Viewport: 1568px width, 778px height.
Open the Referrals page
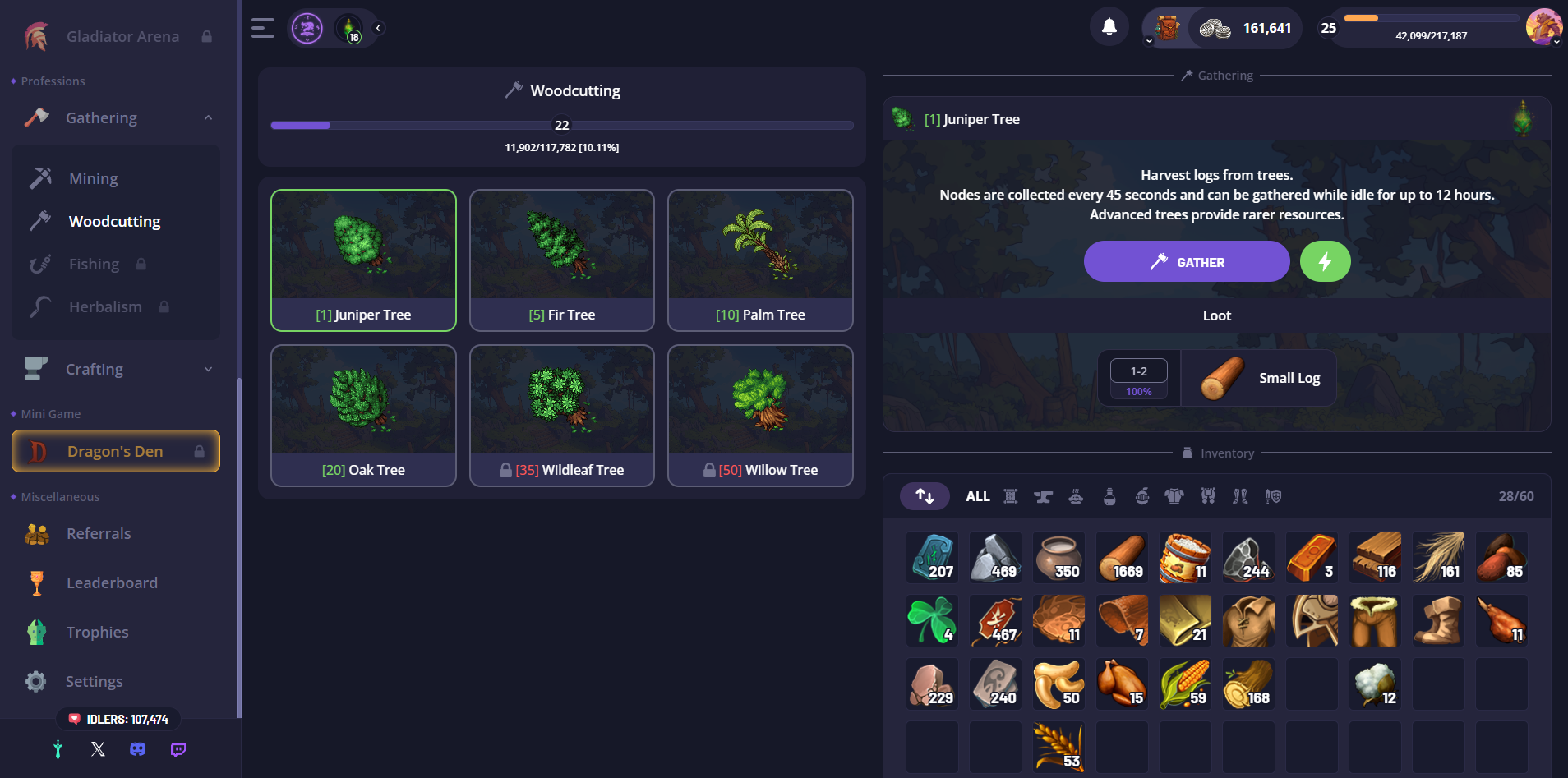(99, 534)
